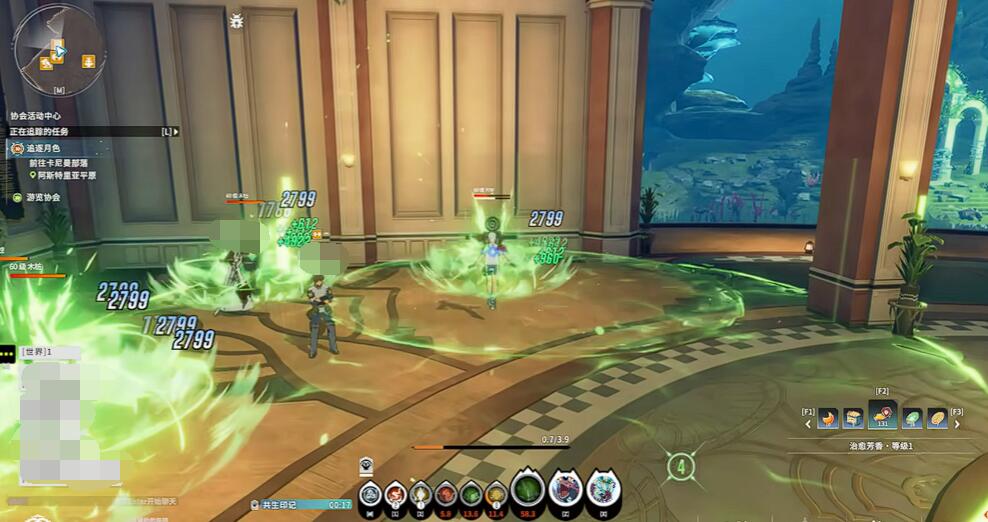Activate the red dragon ultimate skill icon
988x522 pixels.
(x=566, y=489)
